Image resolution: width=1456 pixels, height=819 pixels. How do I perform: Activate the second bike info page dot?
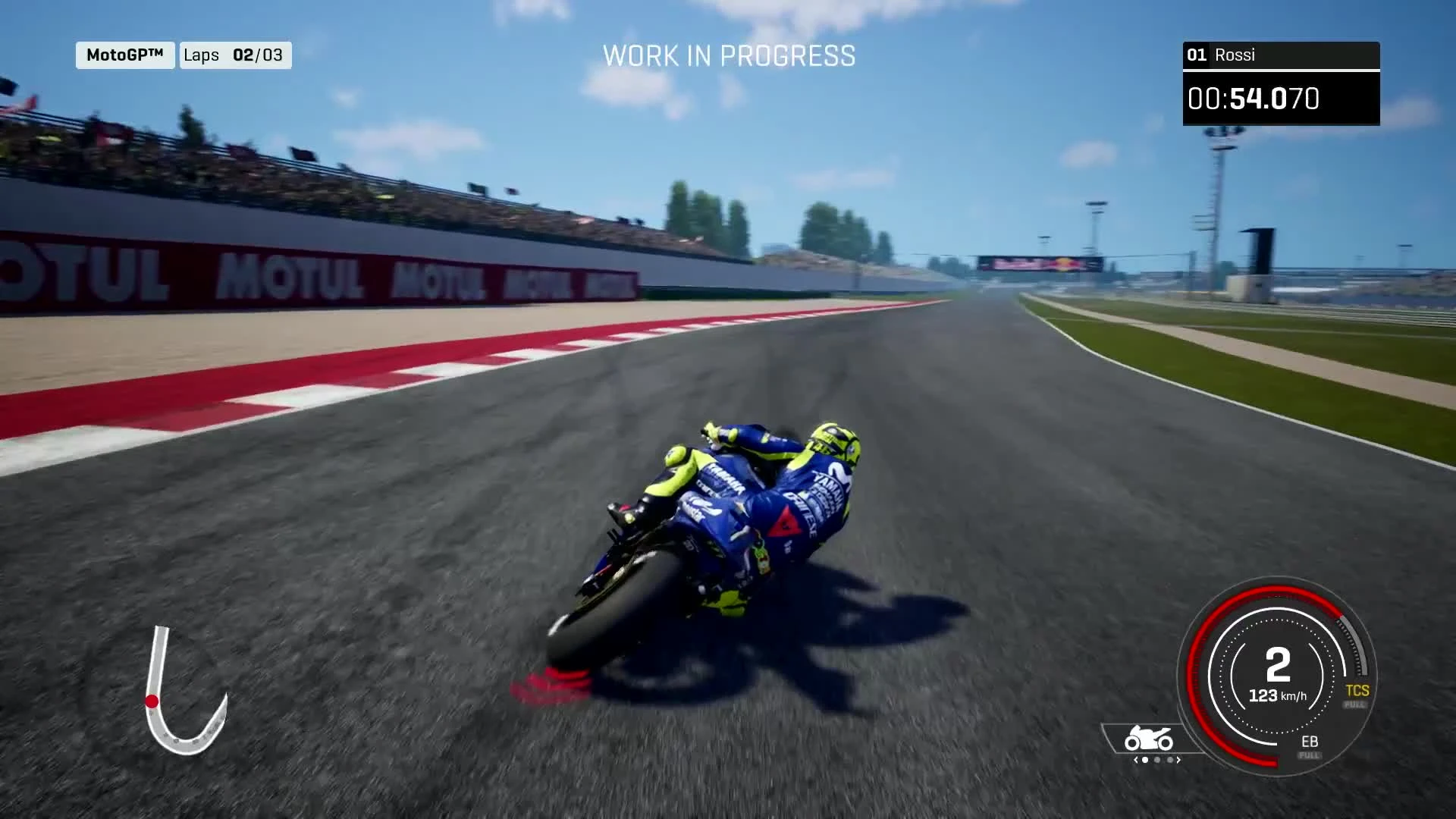(1156, 760)
